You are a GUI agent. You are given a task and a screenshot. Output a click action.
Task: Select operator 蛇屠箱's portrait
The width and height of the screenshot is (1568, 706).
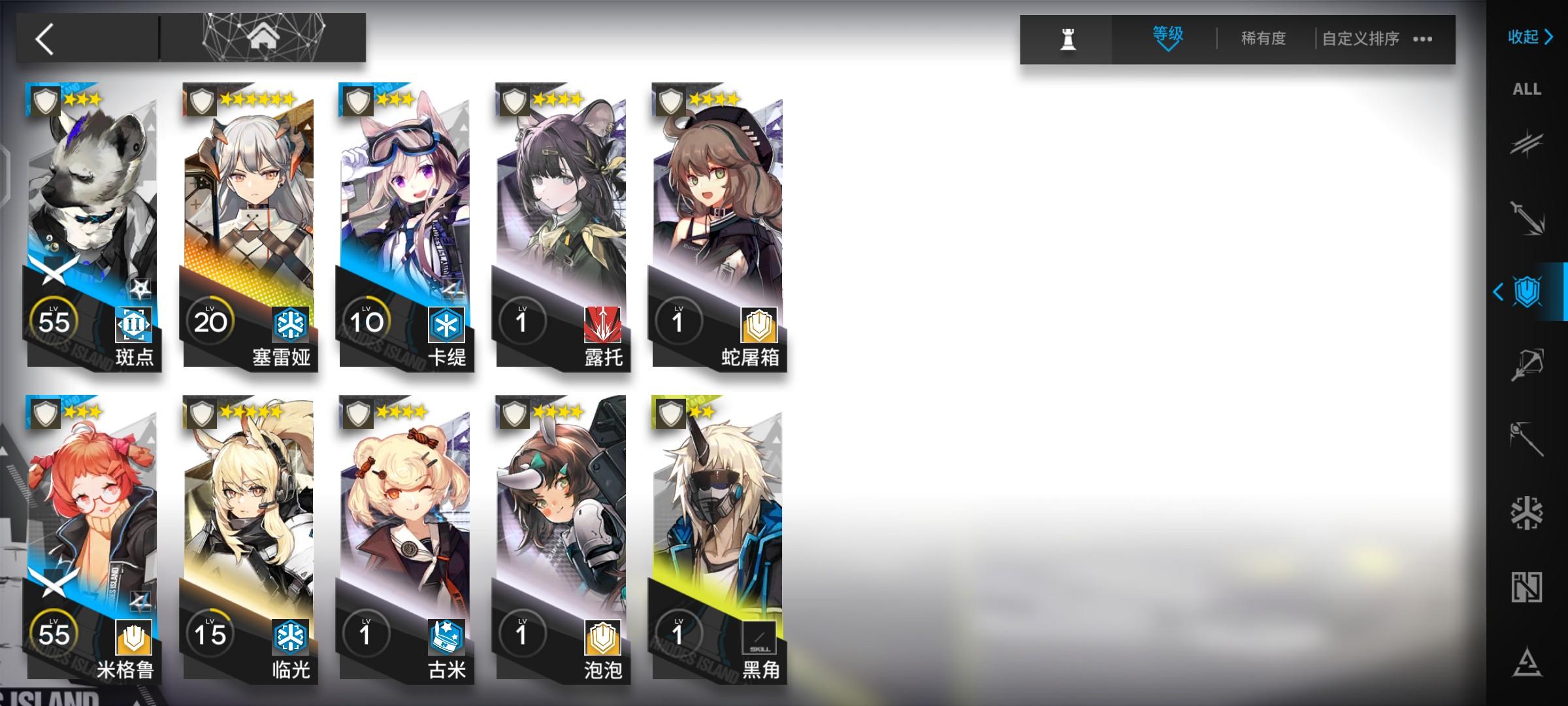tap(719, 209)
